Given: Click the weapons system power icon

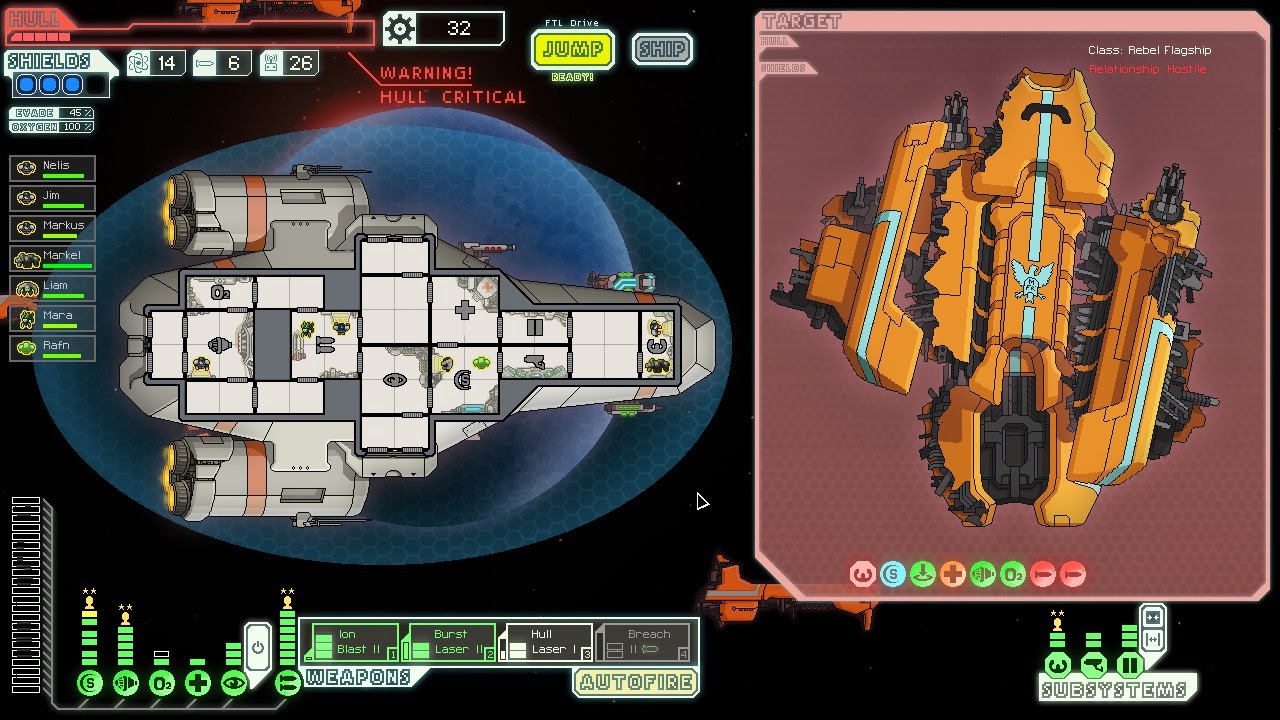Looking at the screenshot, I should [287, 684].
